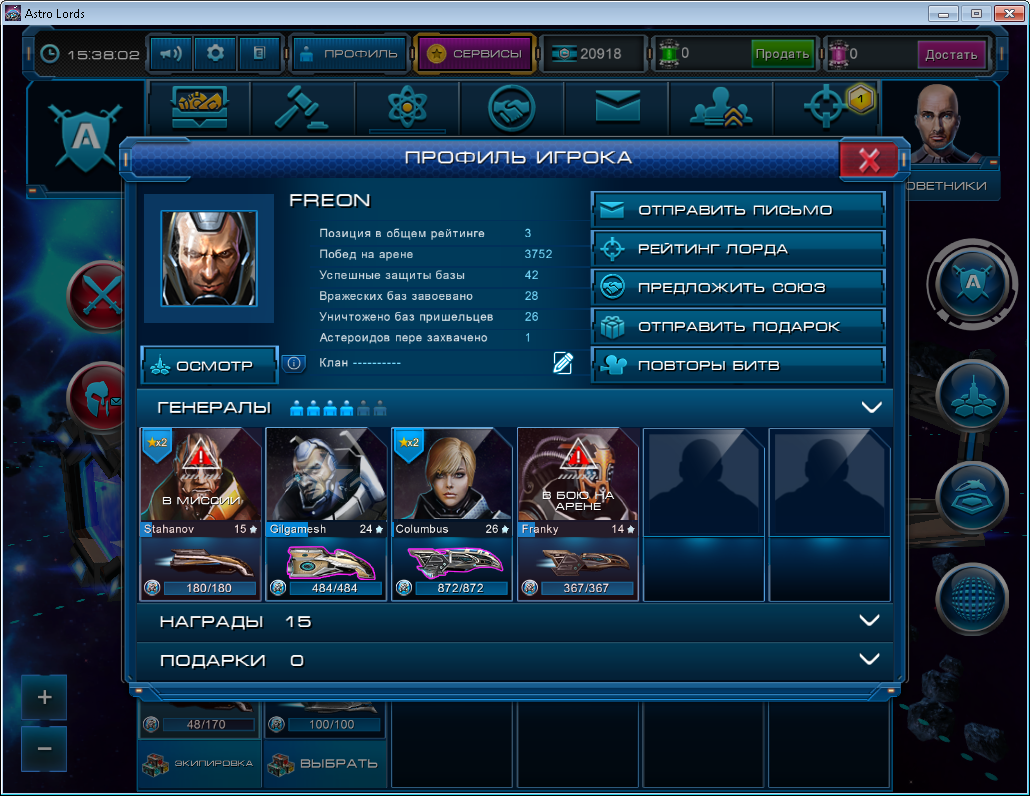The width and height of the screenshot is (1030, 796).
Task: Open the lord rating button
Action: pos(738,249)
